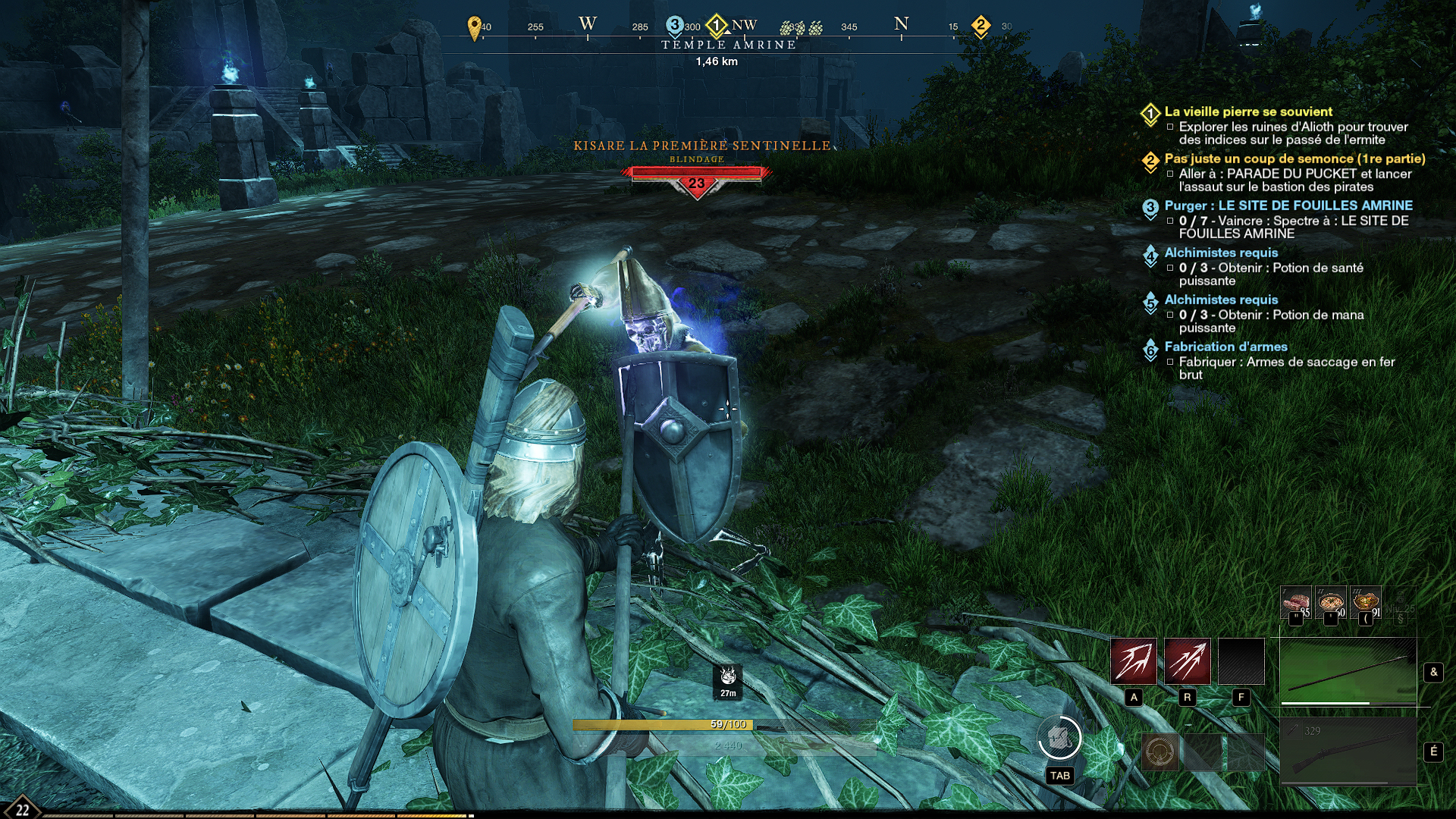The image size is (1456, 819).
Task: Use the vegetable stew consumable
Action: (x=1366, y=603)
